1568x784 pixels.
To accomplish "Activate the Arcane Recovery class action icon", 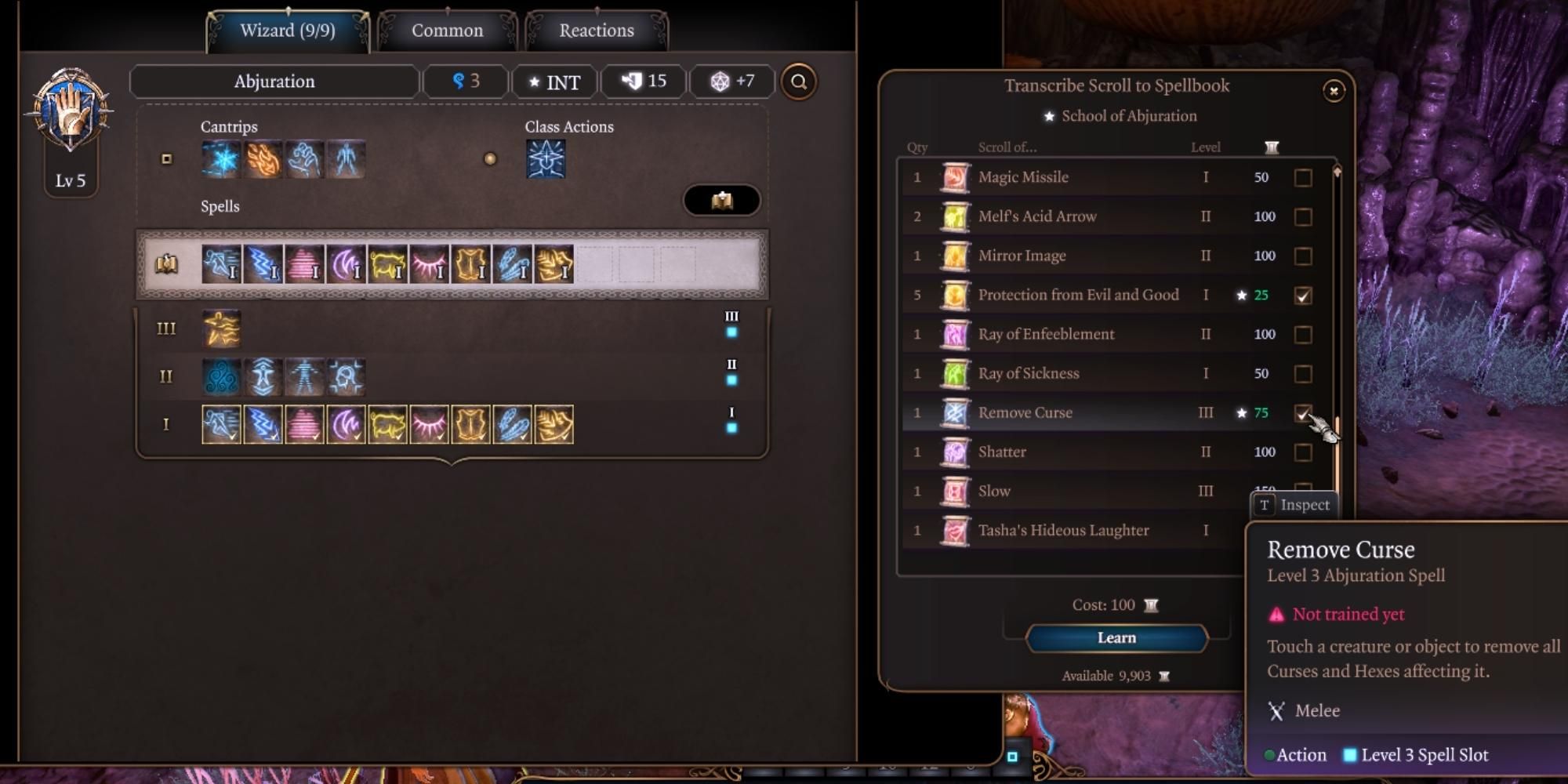I will coord(546,158).
